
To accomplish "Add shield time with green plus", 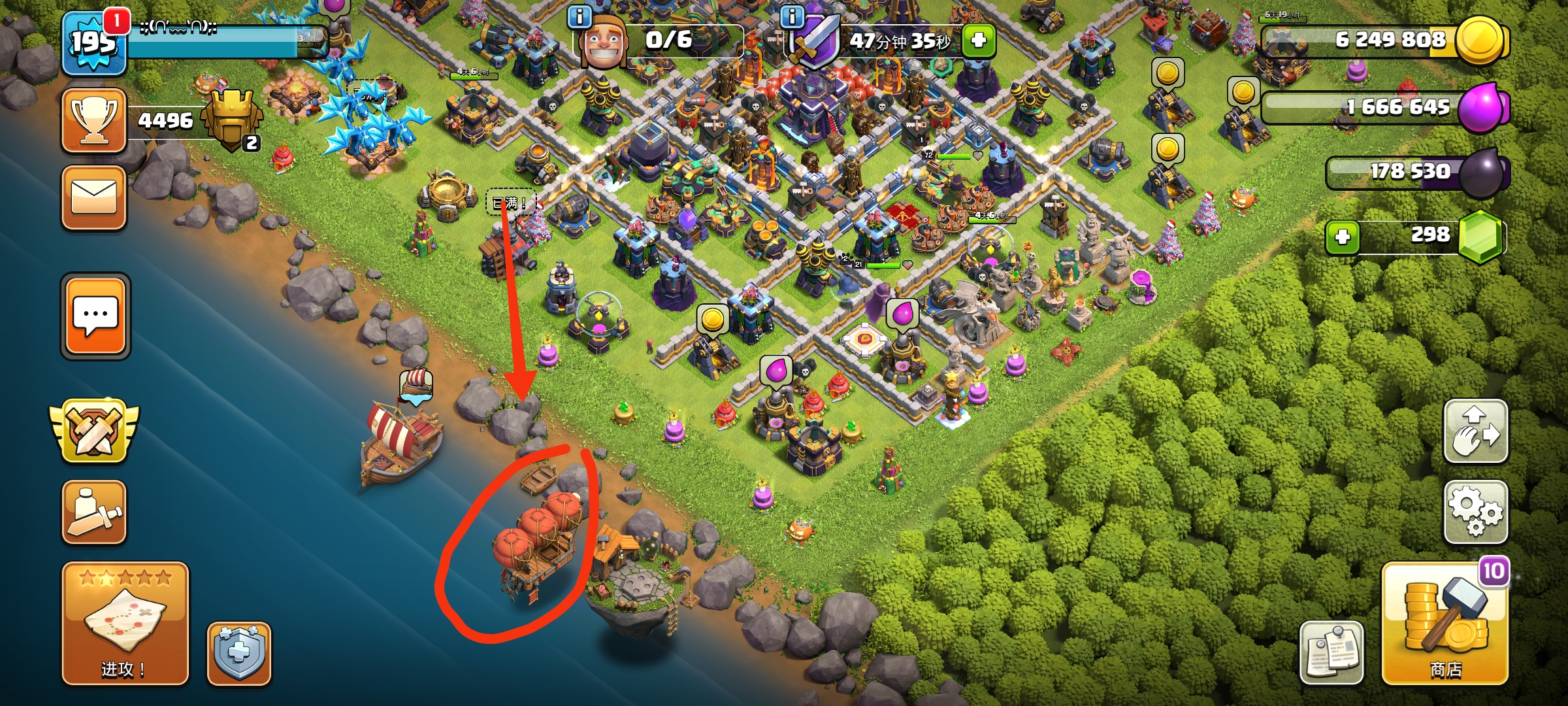I will (x=978, y=41).
